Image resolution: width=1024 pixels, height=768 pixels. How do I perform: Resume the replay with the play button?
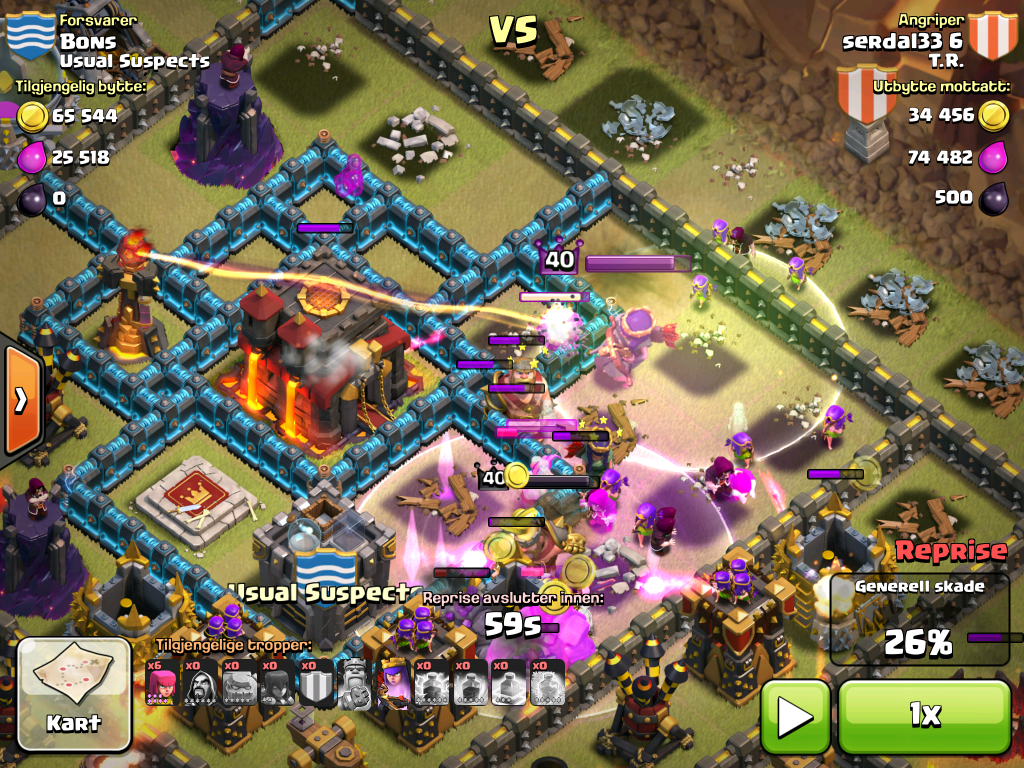[x=795, y=716]
